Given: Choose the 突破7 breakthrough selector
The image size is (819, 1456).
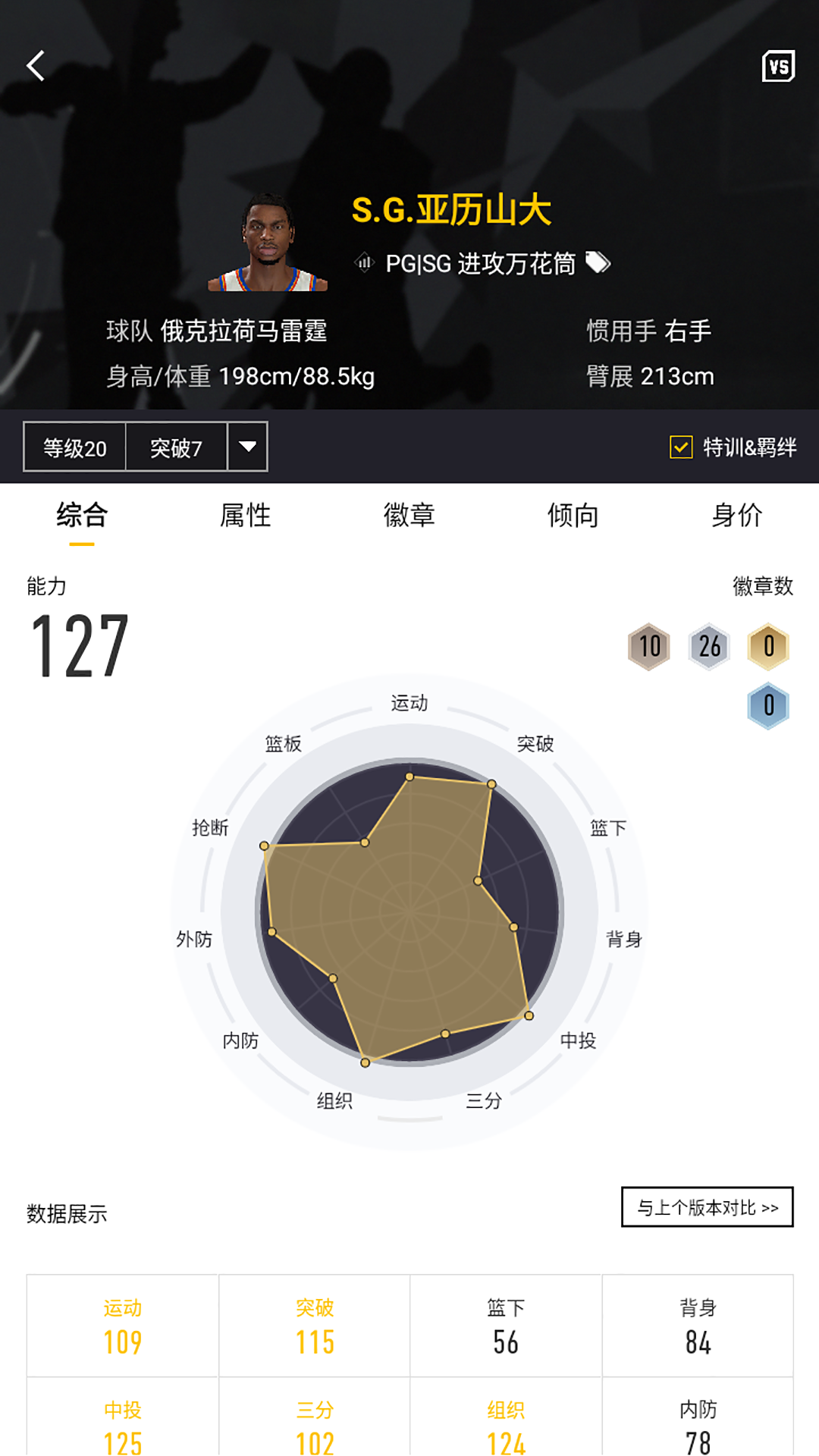Looking at the screenshot, I should tap(176, 447).
